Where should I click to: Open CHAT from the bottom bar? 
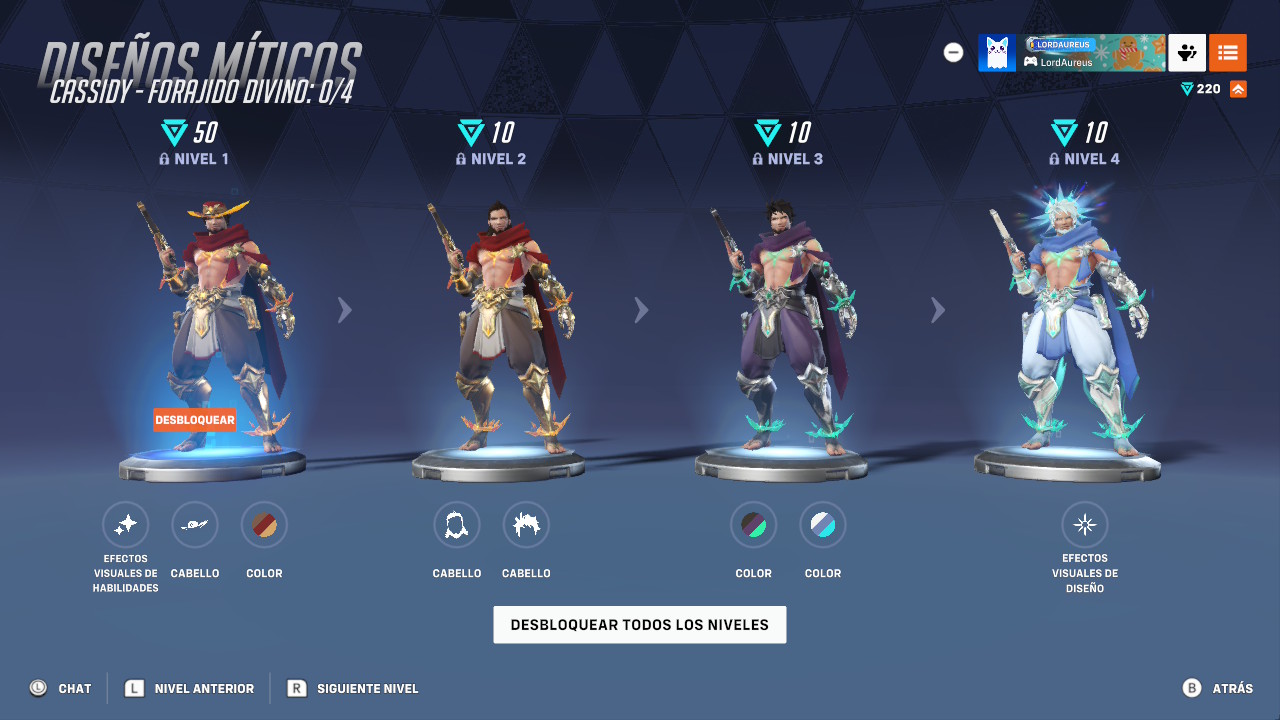pyautogui.click(x=60, y=688)
